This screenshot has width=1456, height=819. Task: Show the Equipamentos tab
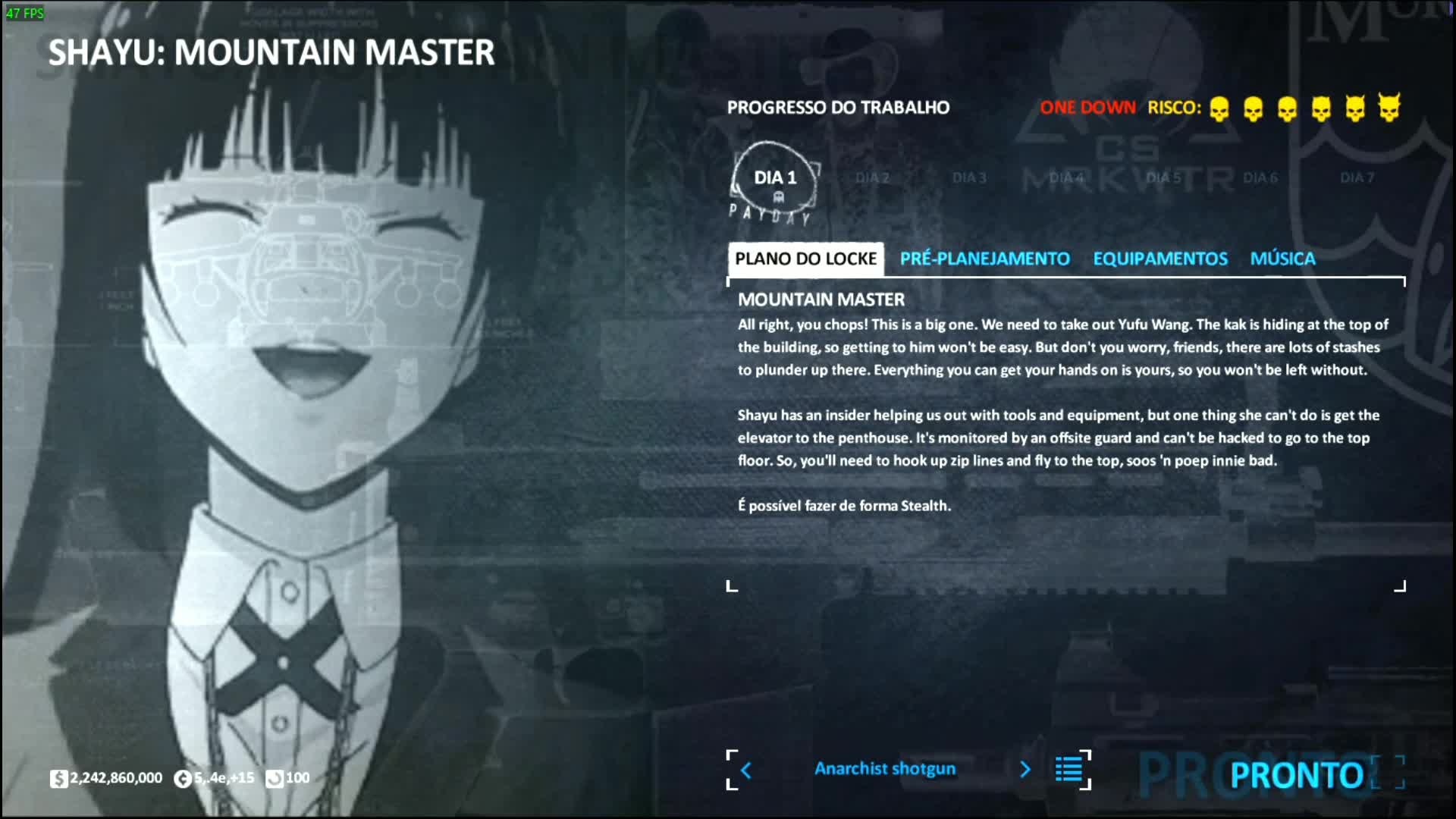point(1159,259)
